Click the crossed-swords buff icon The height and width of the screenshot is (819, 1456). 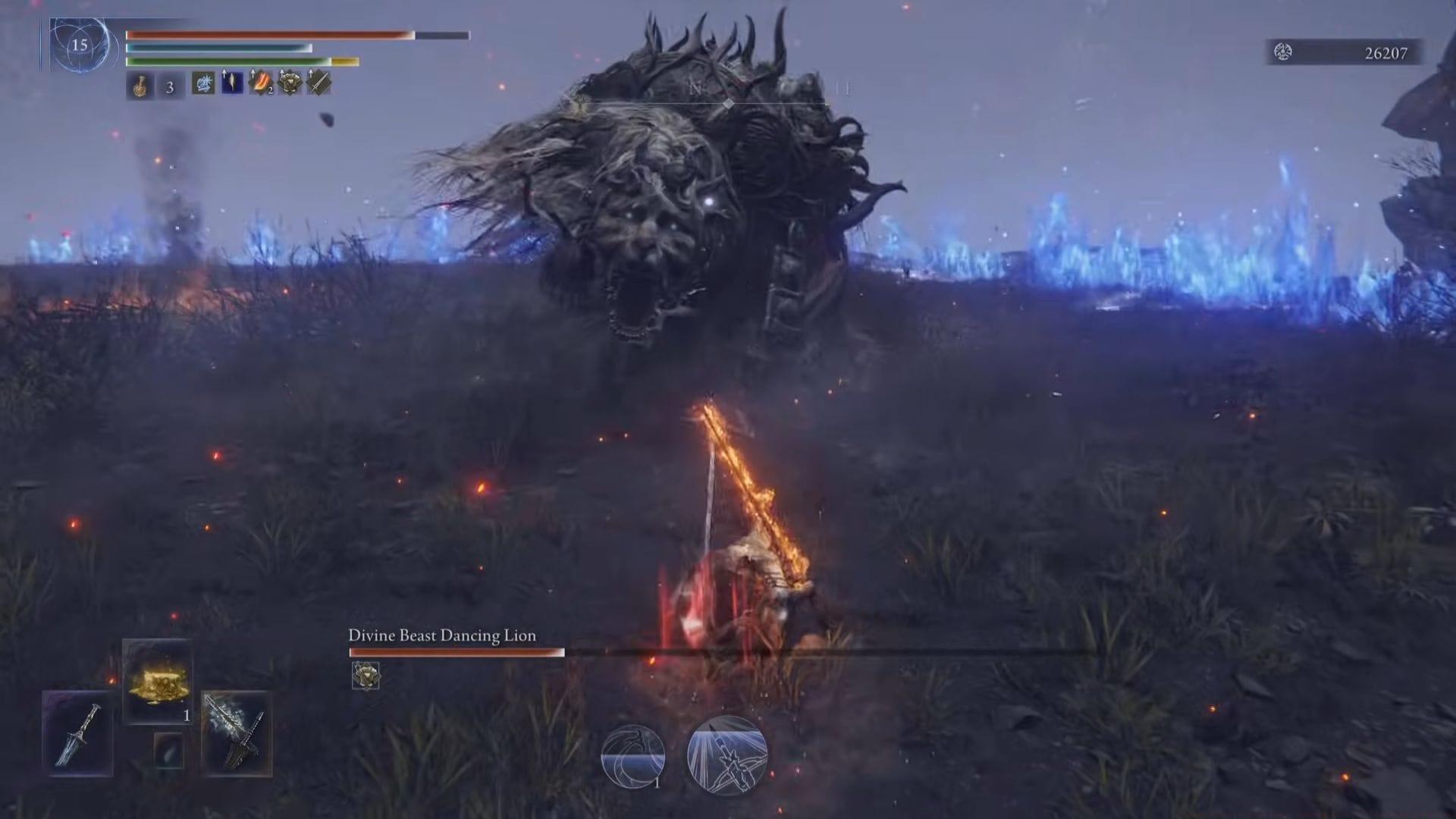coord(318,84)
